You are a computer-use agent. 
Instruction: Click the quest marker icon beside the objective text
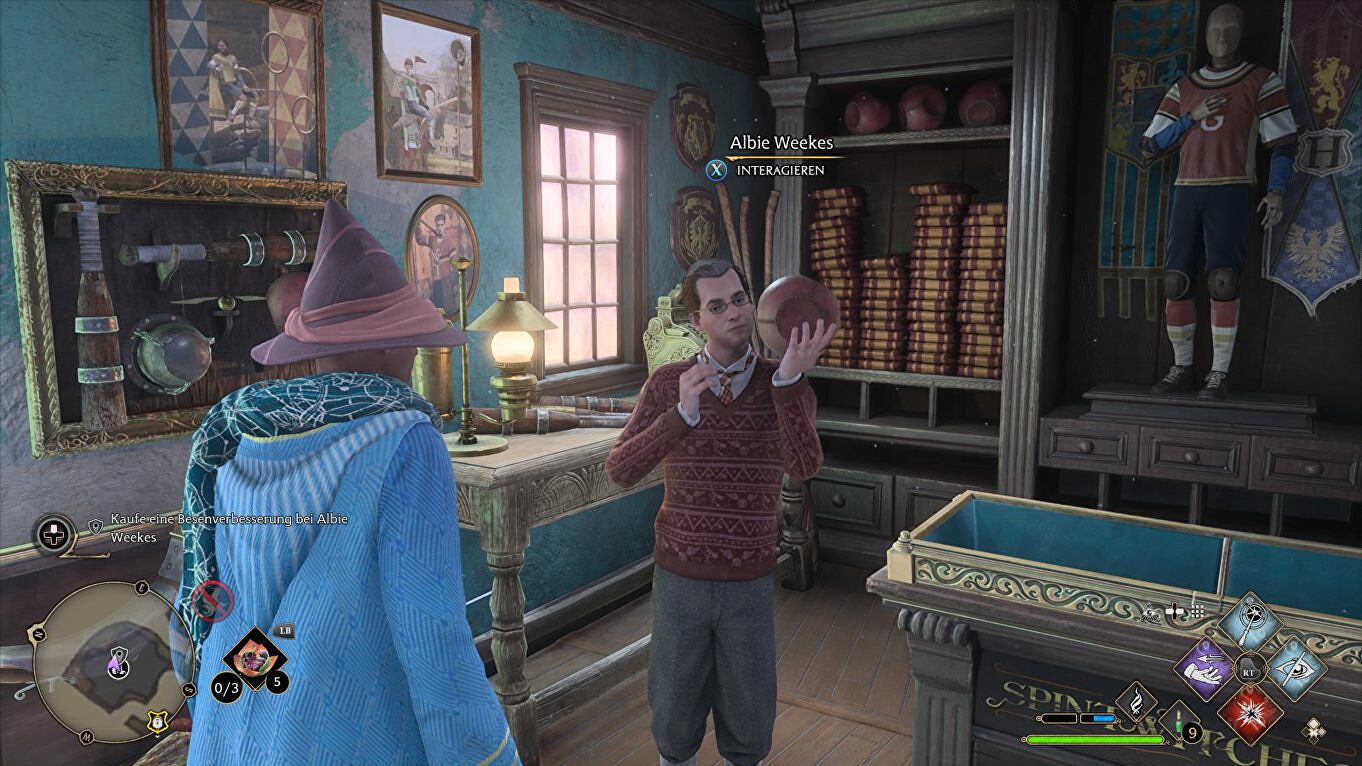click(x=96, y=524)
